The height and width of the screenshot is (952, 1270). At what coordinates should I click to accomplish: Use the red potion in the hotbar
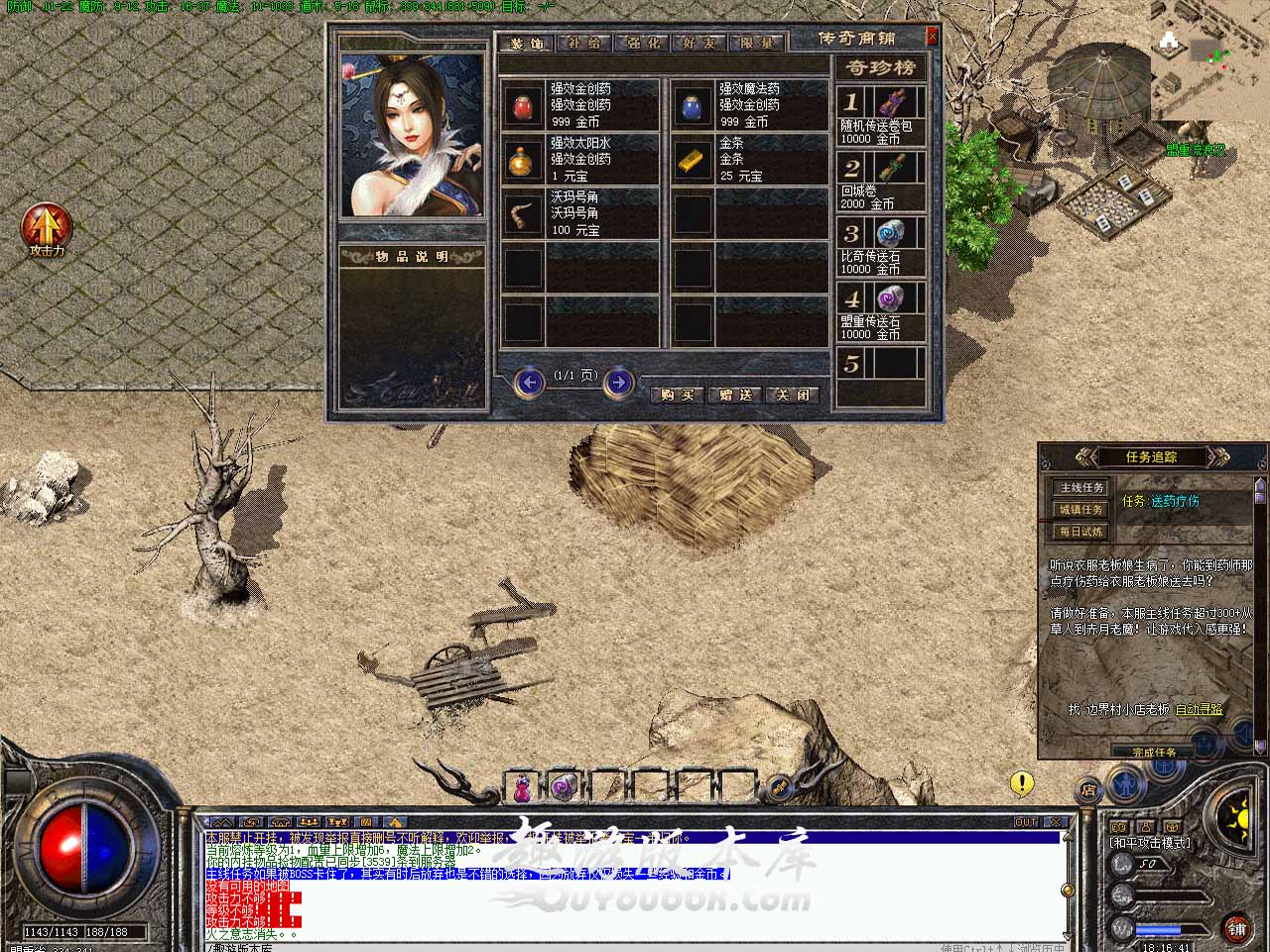tap(521, 786)
